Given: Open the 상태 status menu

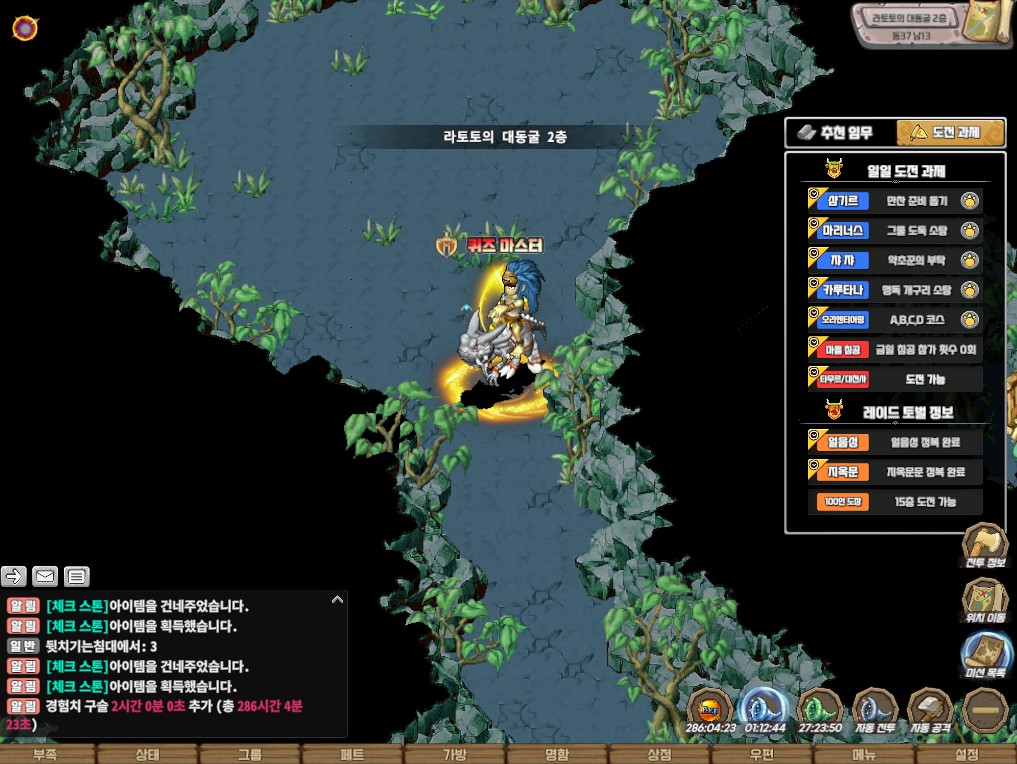Looking at the screenshot, I should (148, 754).
